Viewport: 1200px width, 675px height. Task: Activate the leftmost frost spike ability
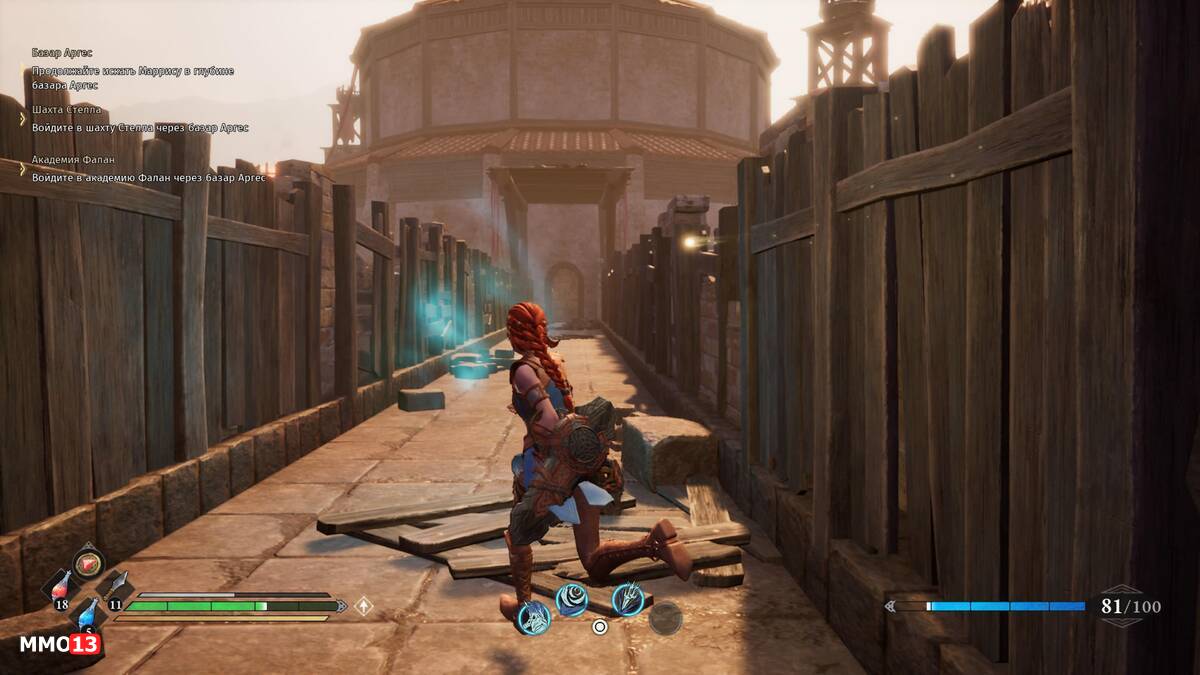533,617
